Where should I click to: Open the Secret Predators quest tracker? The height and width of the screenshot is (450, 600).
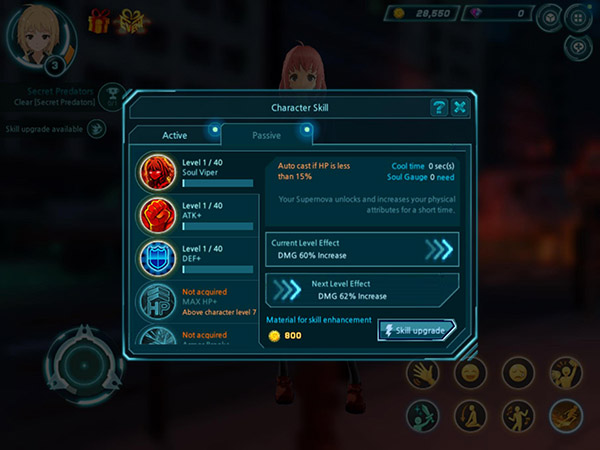pyautogui.click(x=62, y=95)
